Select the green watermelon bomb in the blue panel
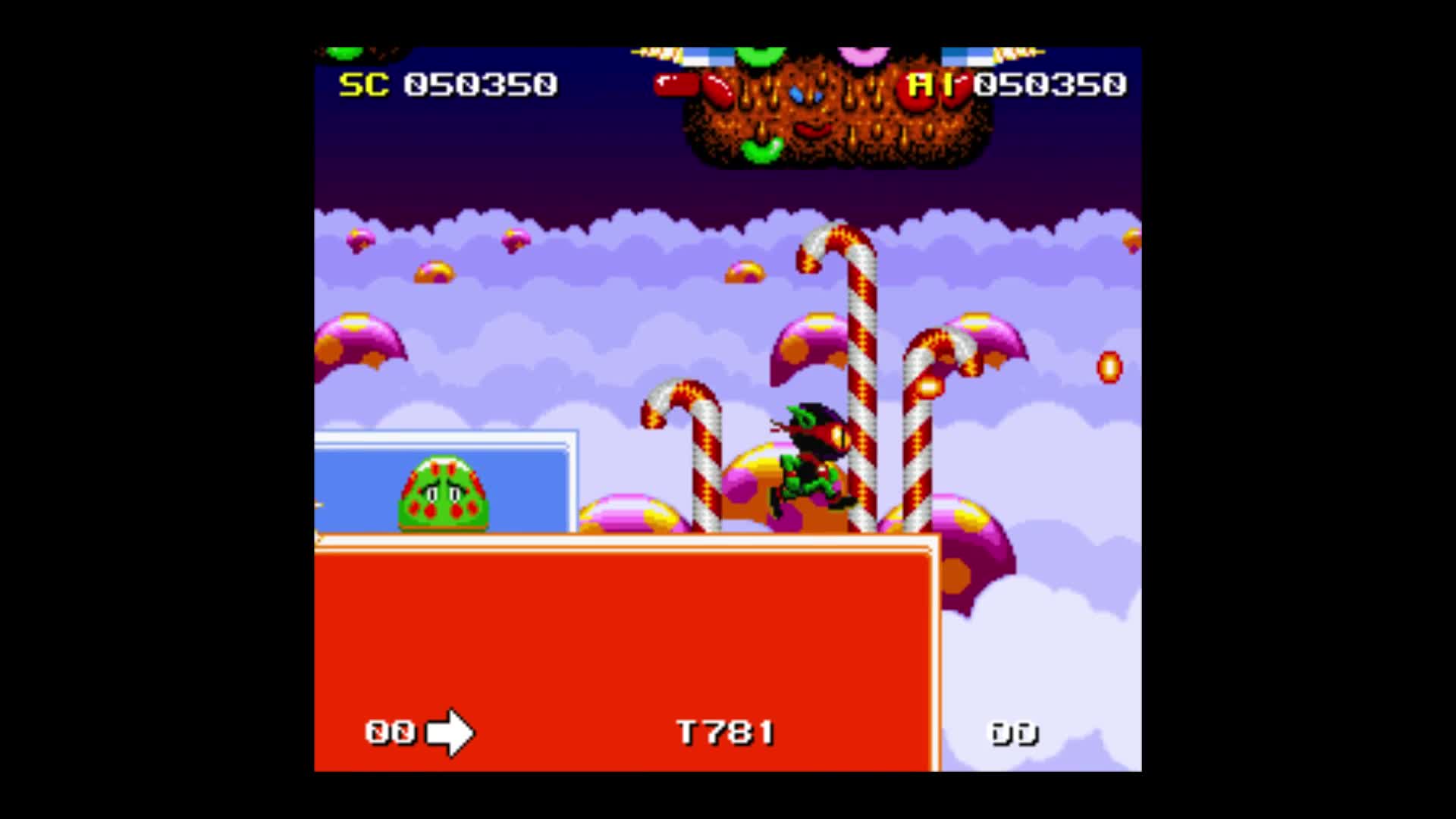This screenshot has width=1456, height=819. coord(444,493)
